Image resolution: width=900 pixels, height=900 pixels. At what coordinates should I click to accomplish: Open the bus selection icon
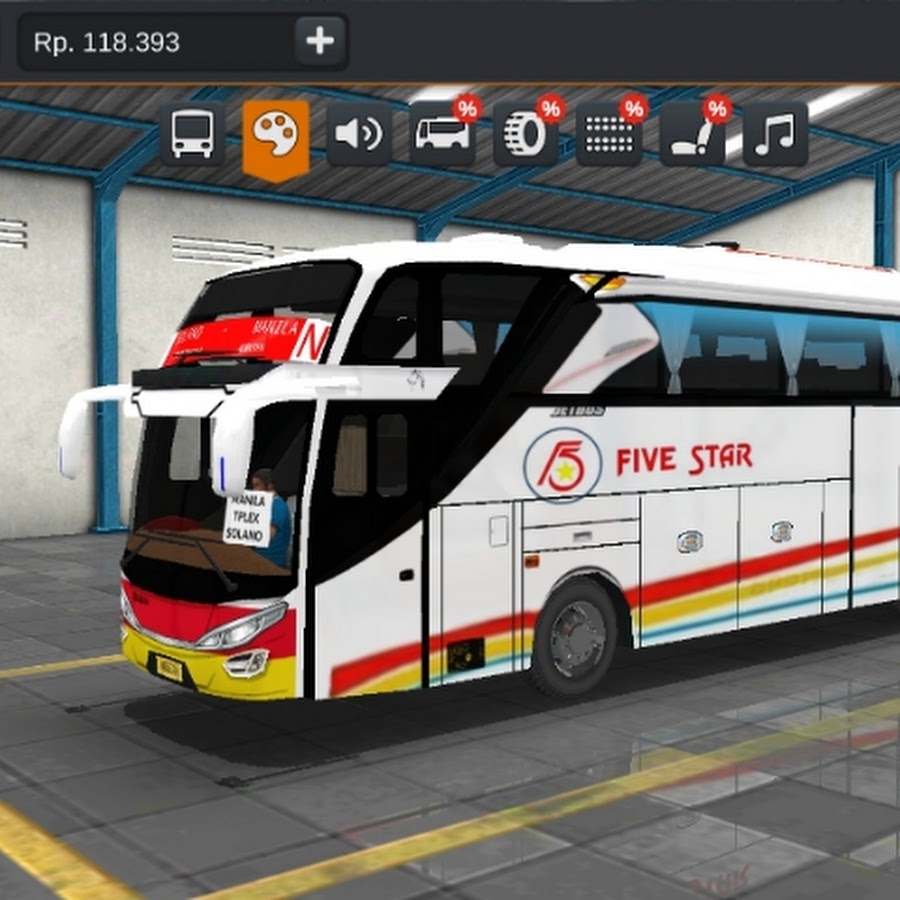[x=192, y=133]
